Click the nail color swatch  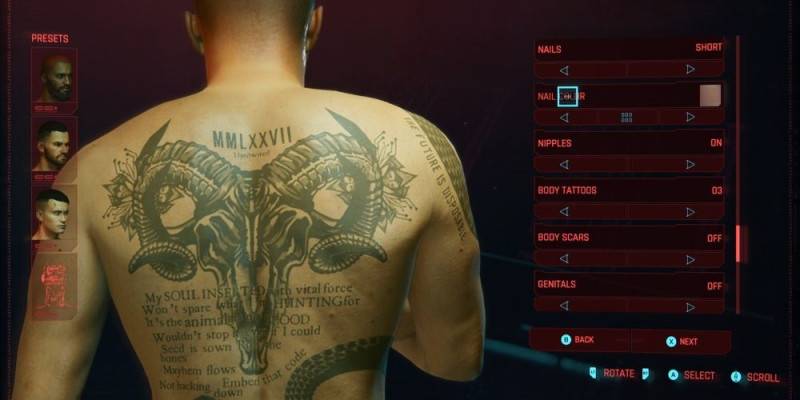click(710, 95)
